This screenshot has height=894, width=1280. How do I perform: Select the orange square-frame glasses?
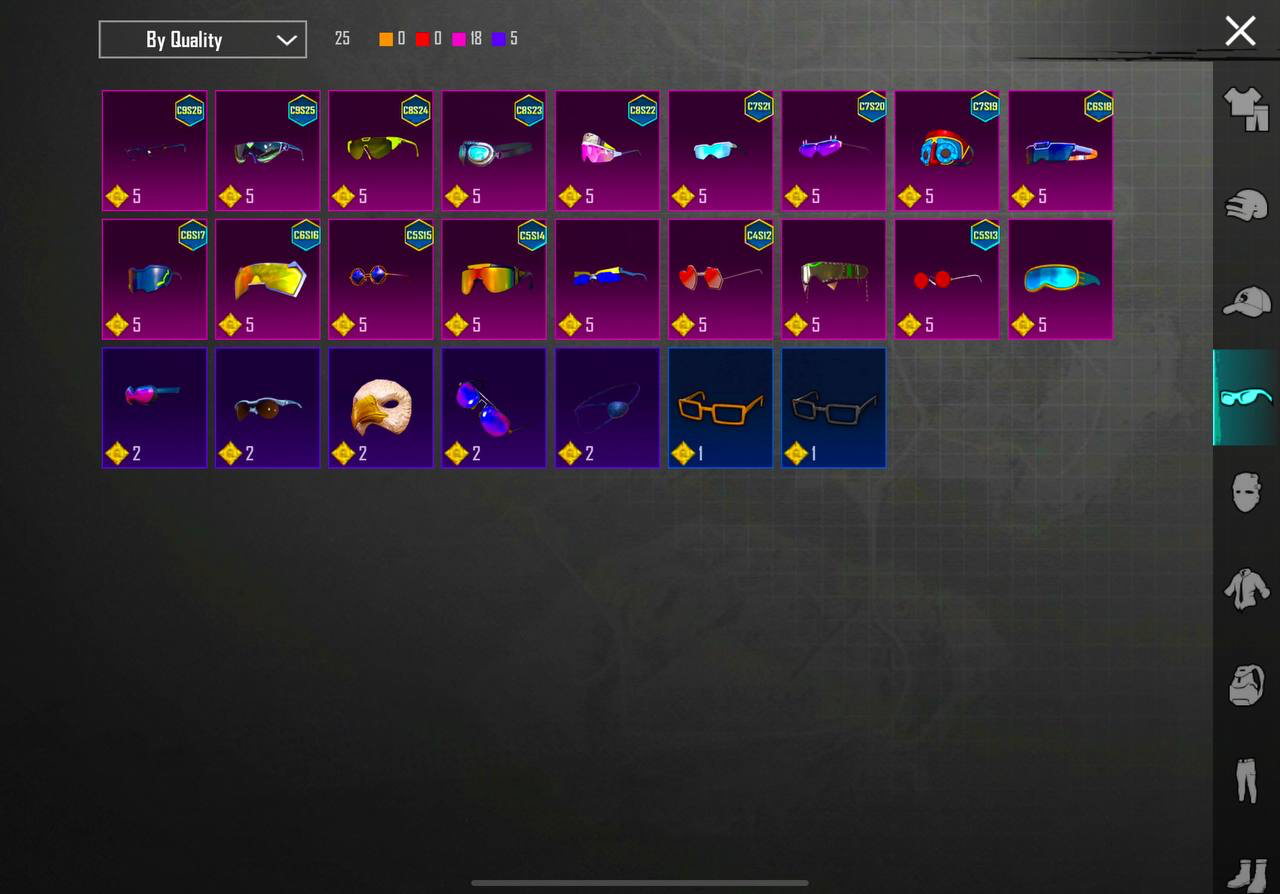(x=720, y=407)
